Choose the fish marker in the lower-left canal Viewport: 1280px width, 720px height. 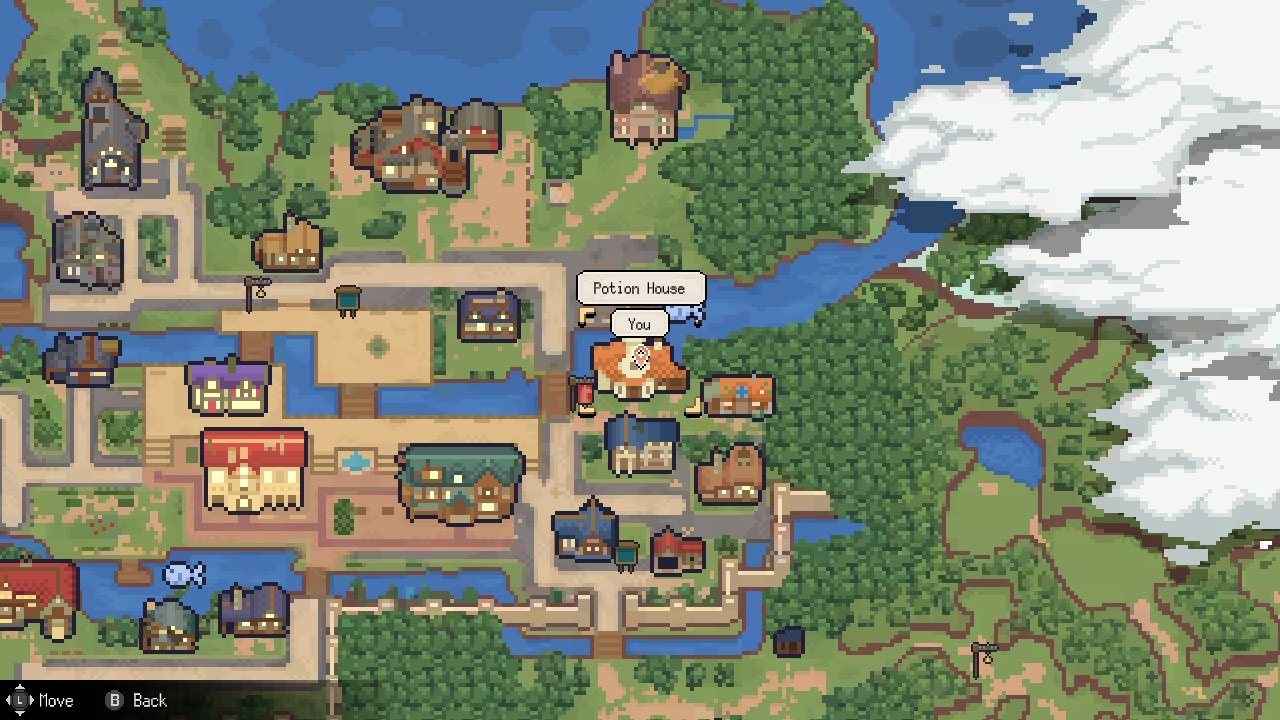[184, 574]
